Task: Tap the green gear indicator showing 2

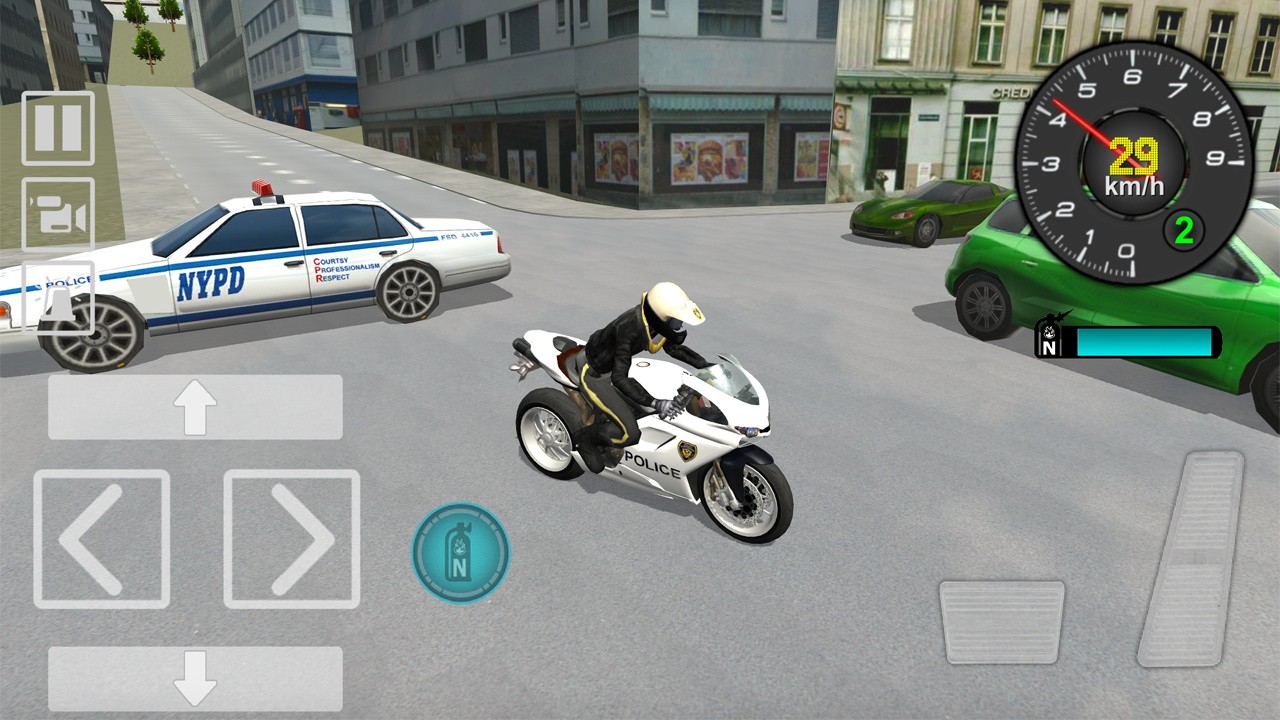Action: pos(1183,228)
